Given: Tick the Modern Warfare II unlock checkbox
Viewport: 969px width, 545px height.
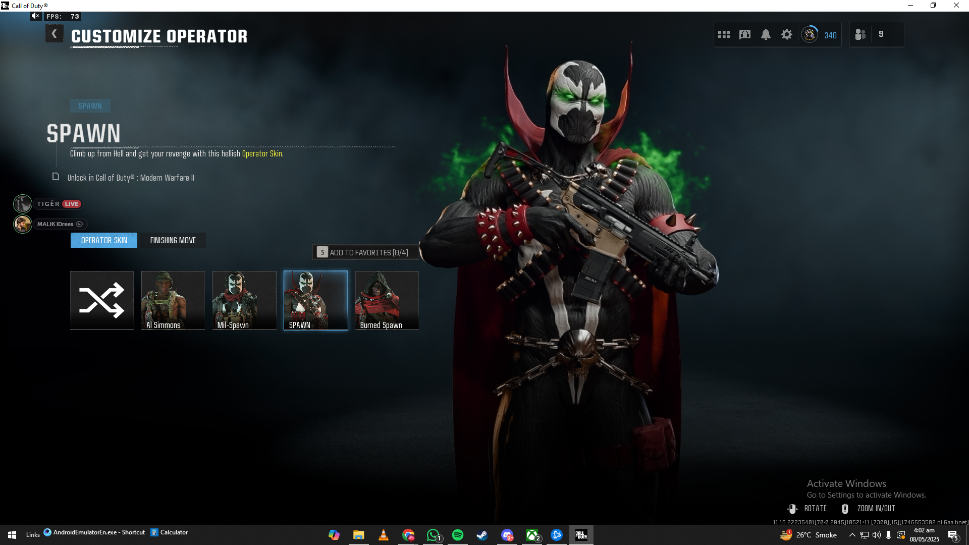Looking at the screenshot, I should click(56, 177).
